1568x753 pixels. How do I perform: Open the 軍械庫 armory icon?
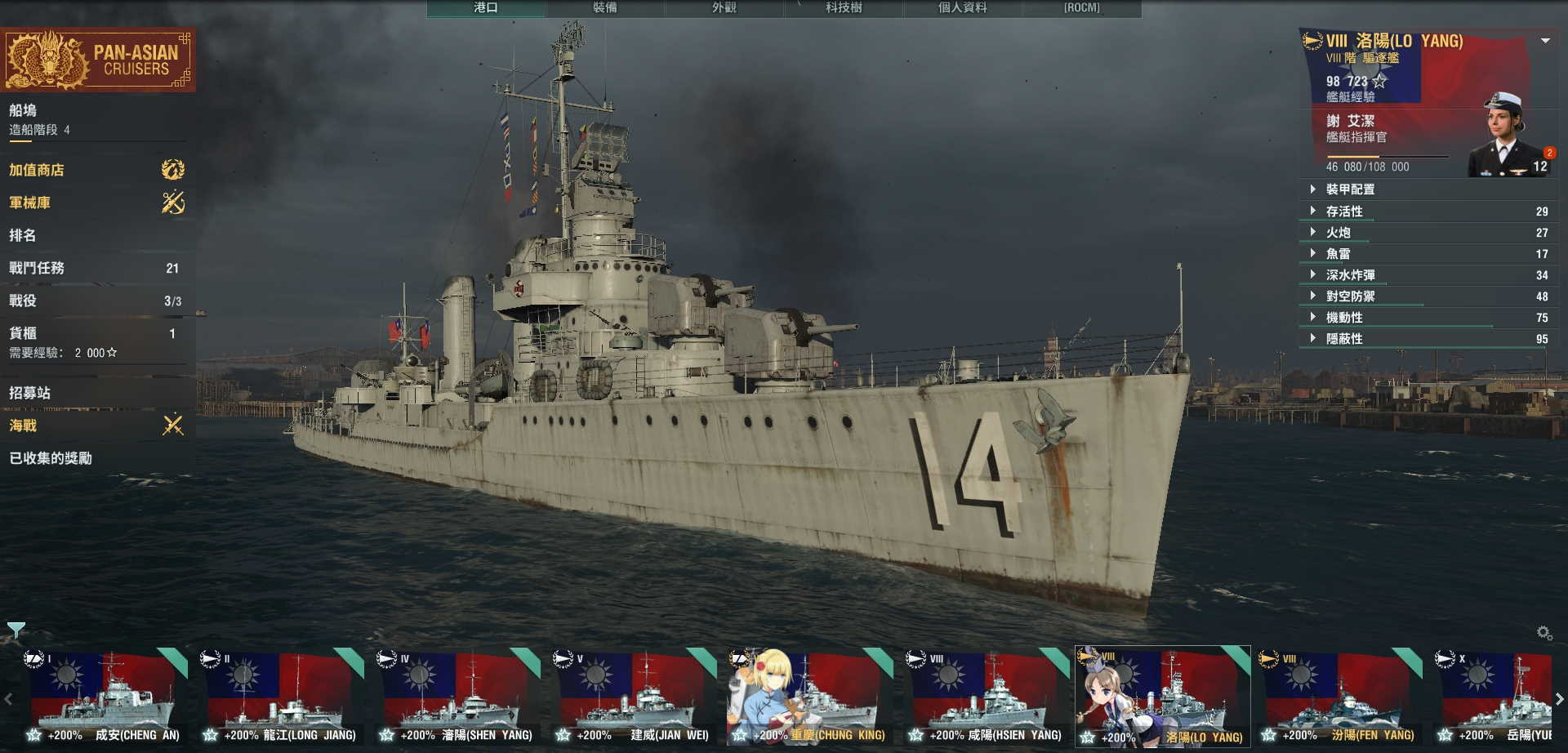[171, 203]
